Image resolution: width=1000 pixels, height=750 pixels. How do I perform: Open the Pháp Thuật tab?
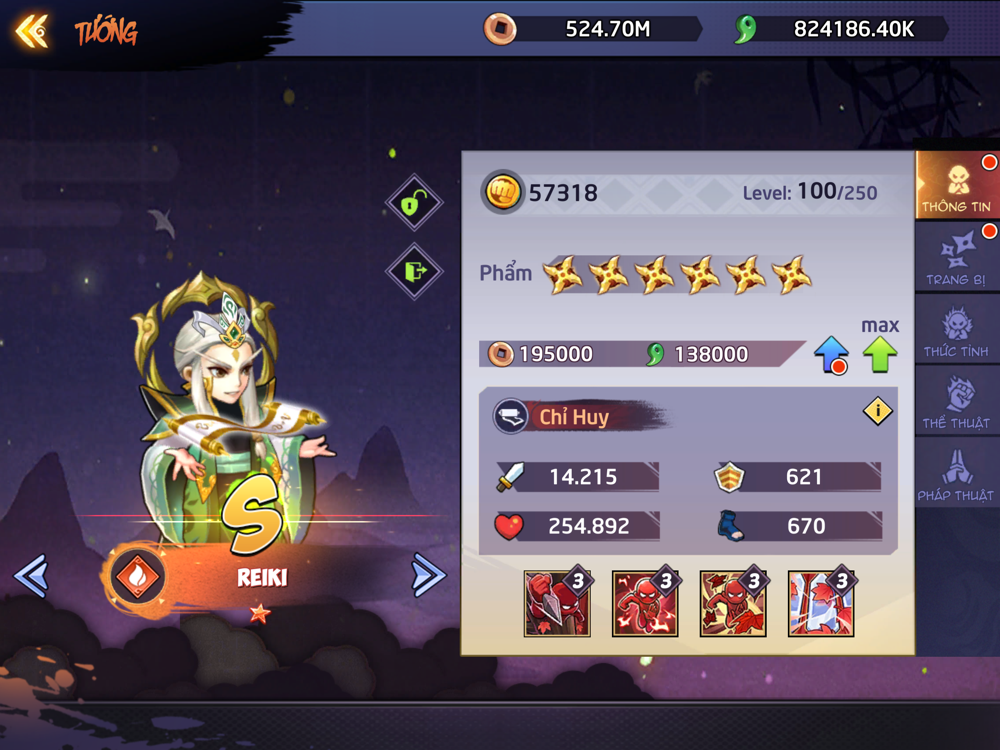(x=956, y=474)
